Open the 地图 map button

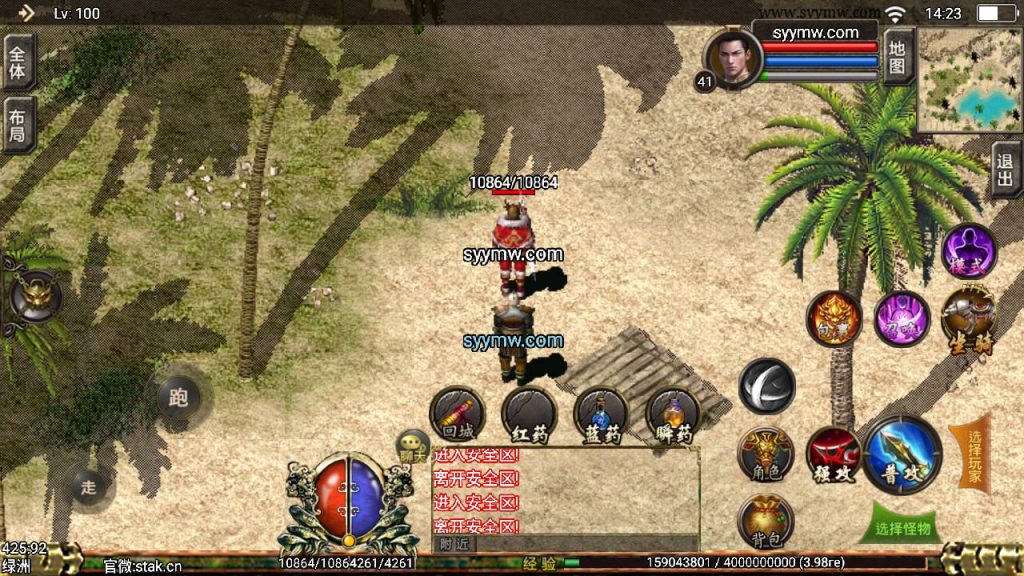click(897, 57)
